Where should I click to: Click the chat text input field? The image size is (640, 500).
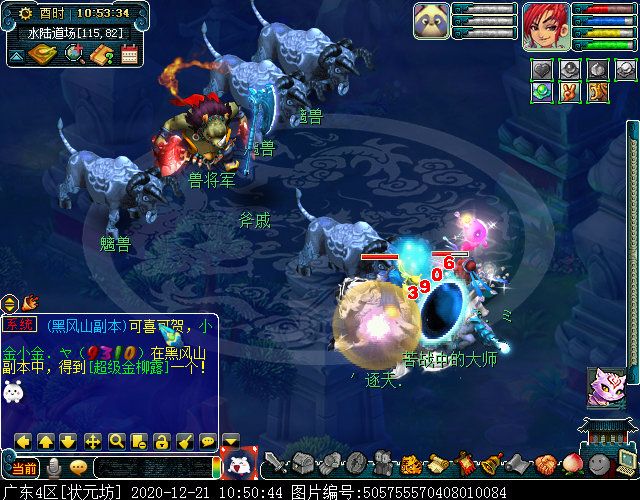point(152,468)
